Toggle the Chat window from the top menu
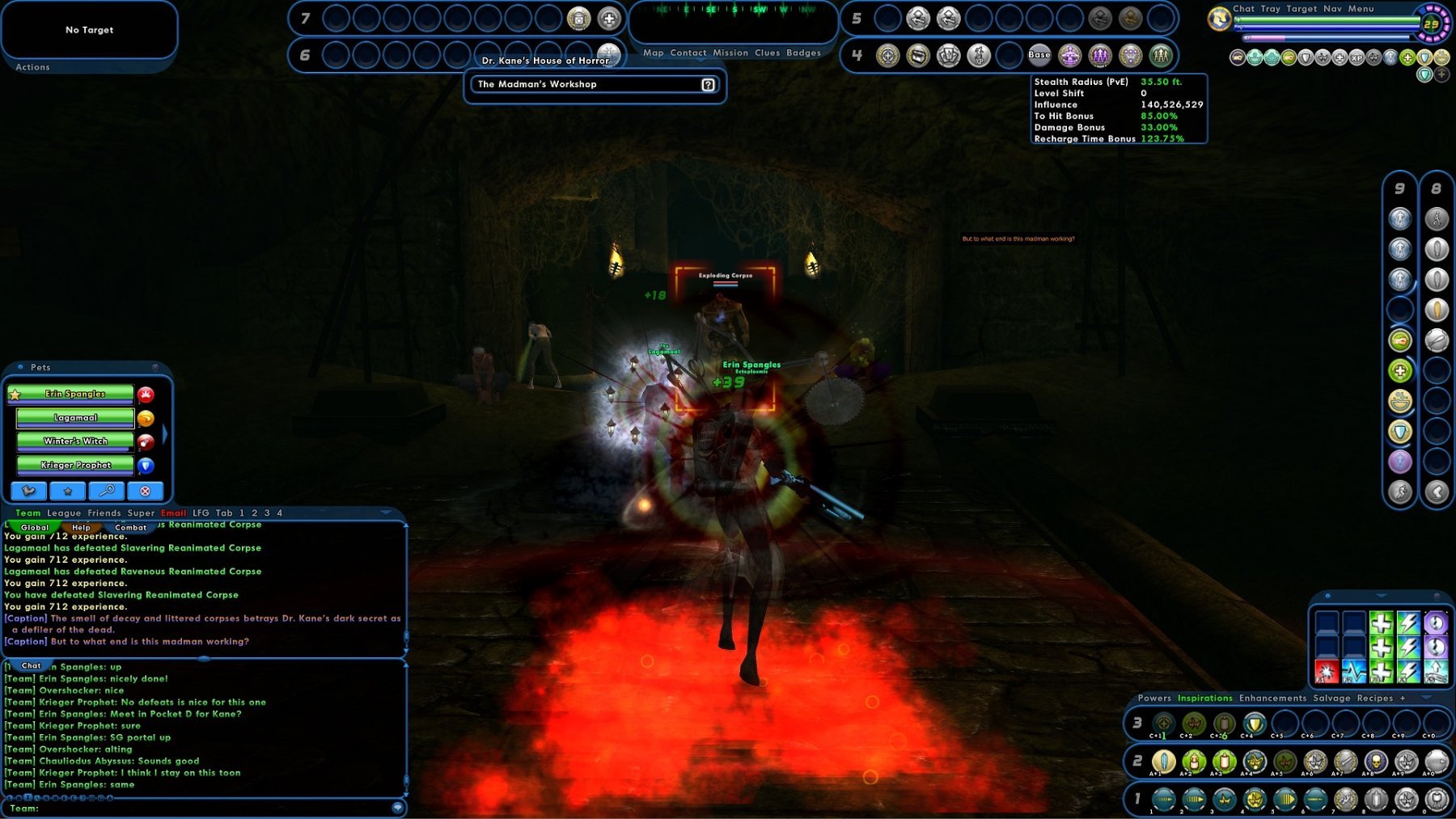 (x=1243, y=9)
